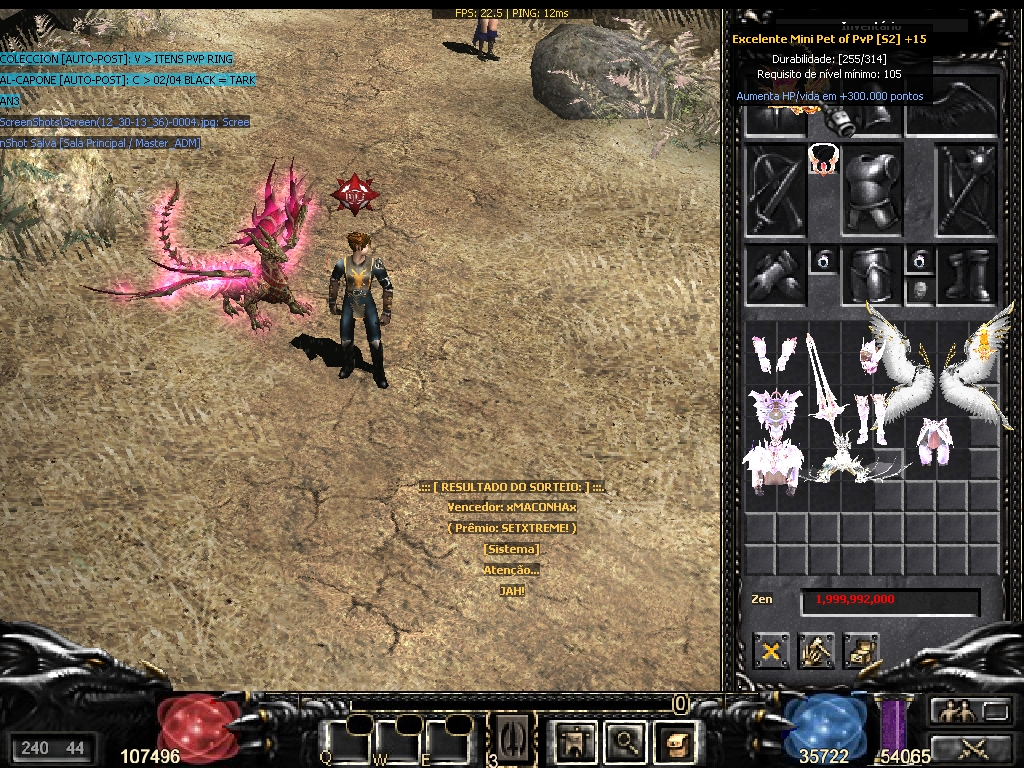Open repair mode with the hammer button
Viewport: 1024px width, 768px height.
[x=816, y=651]
